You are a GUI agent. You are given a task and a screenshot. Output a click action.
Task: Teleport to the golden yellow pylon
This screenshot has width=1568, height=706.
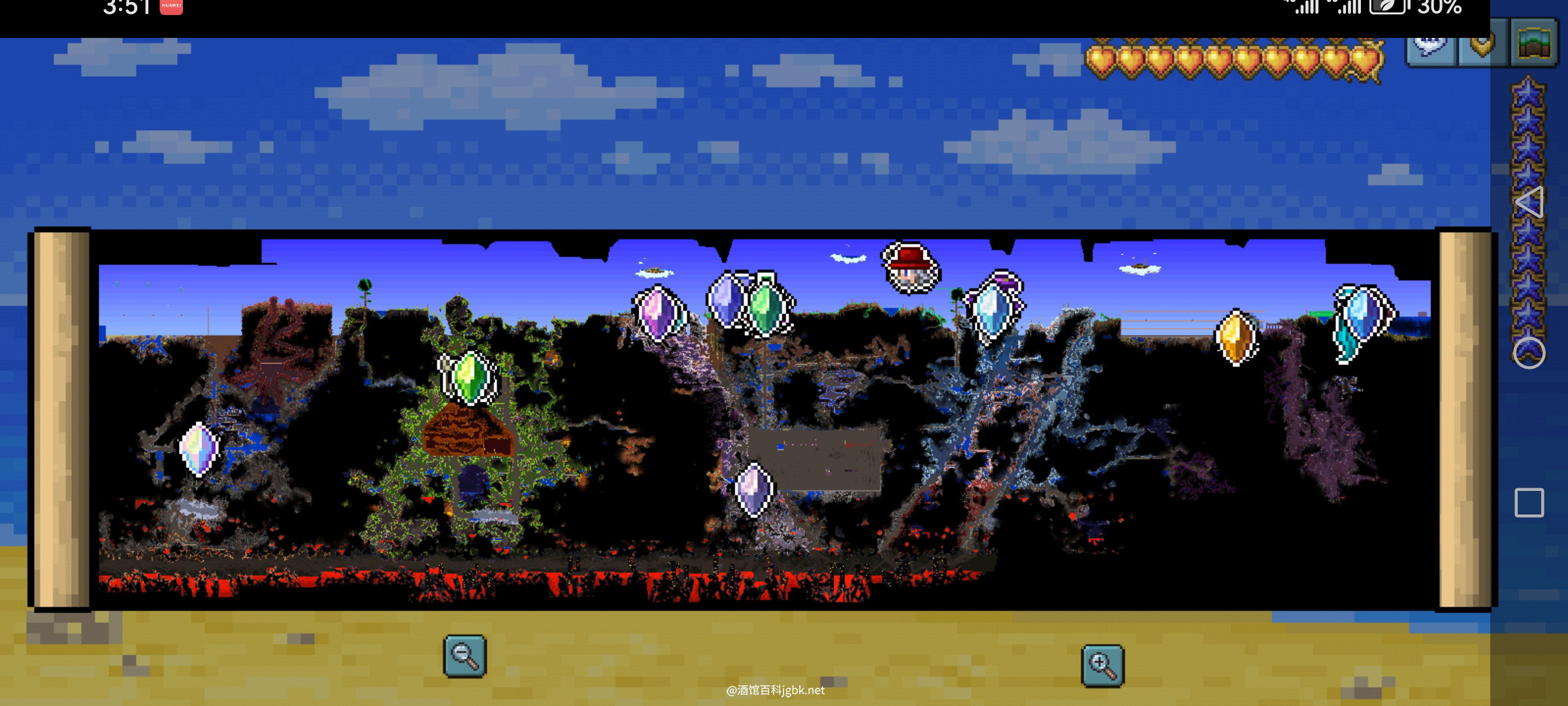tap(1235, 337)
